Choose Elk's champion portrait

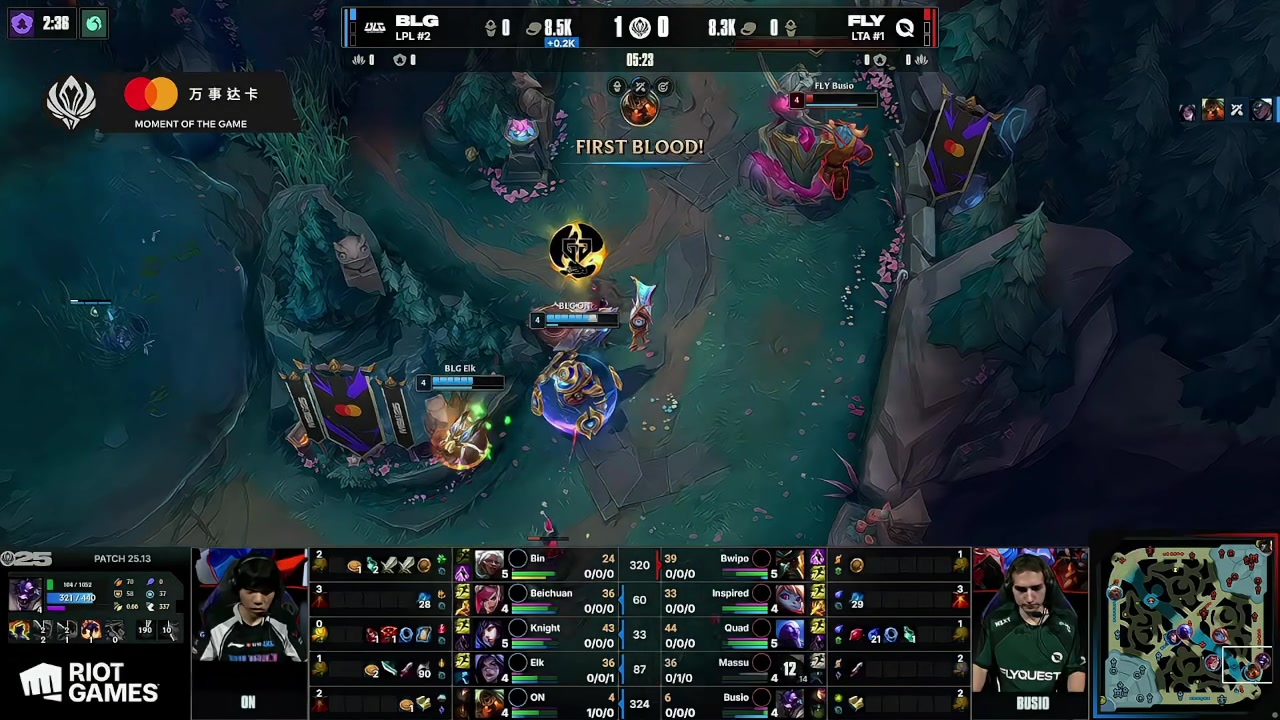click(490, 668)
